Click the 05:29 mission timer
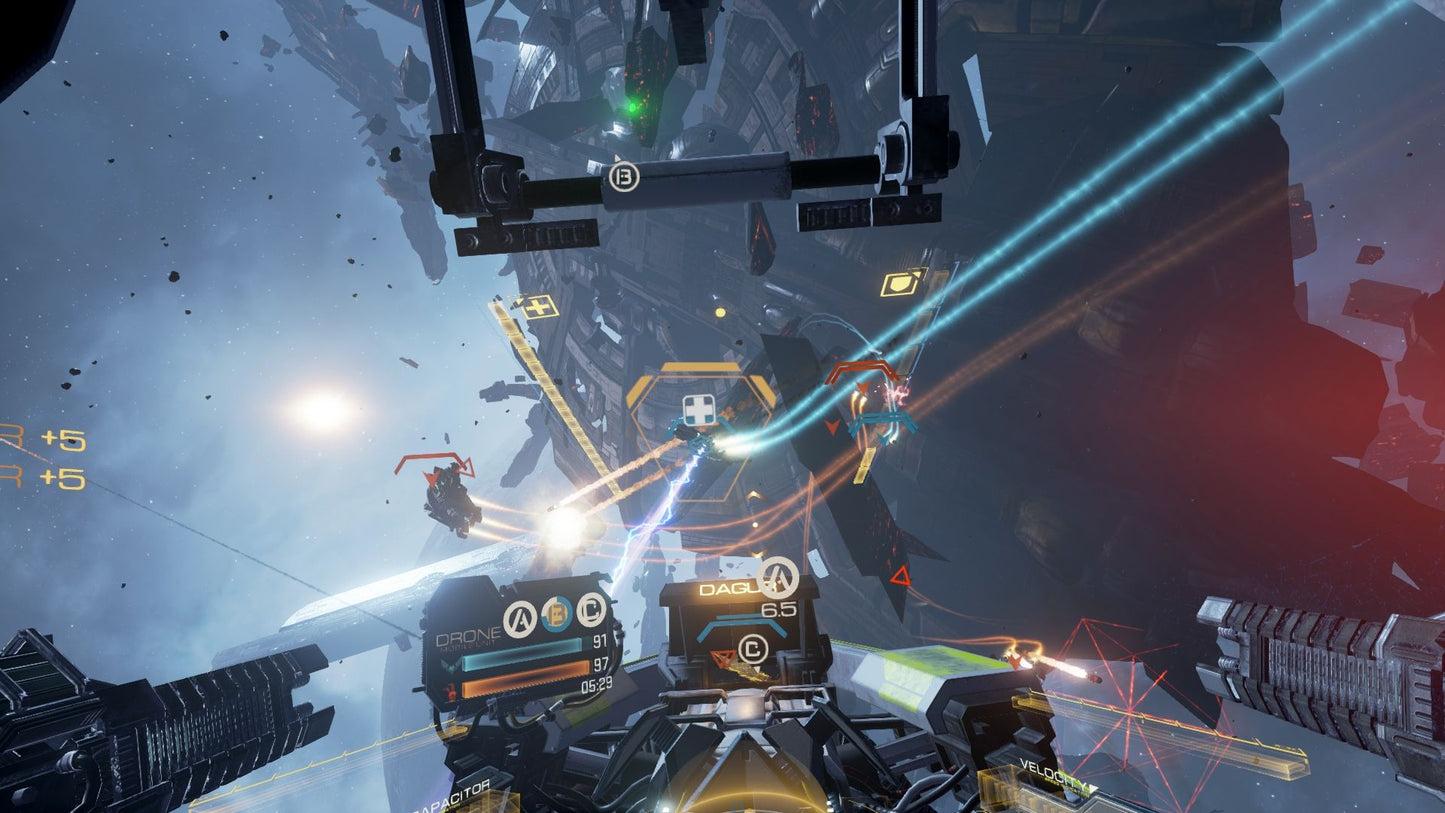This screenshot has width=1445, height=813. [x=596, y=683]
